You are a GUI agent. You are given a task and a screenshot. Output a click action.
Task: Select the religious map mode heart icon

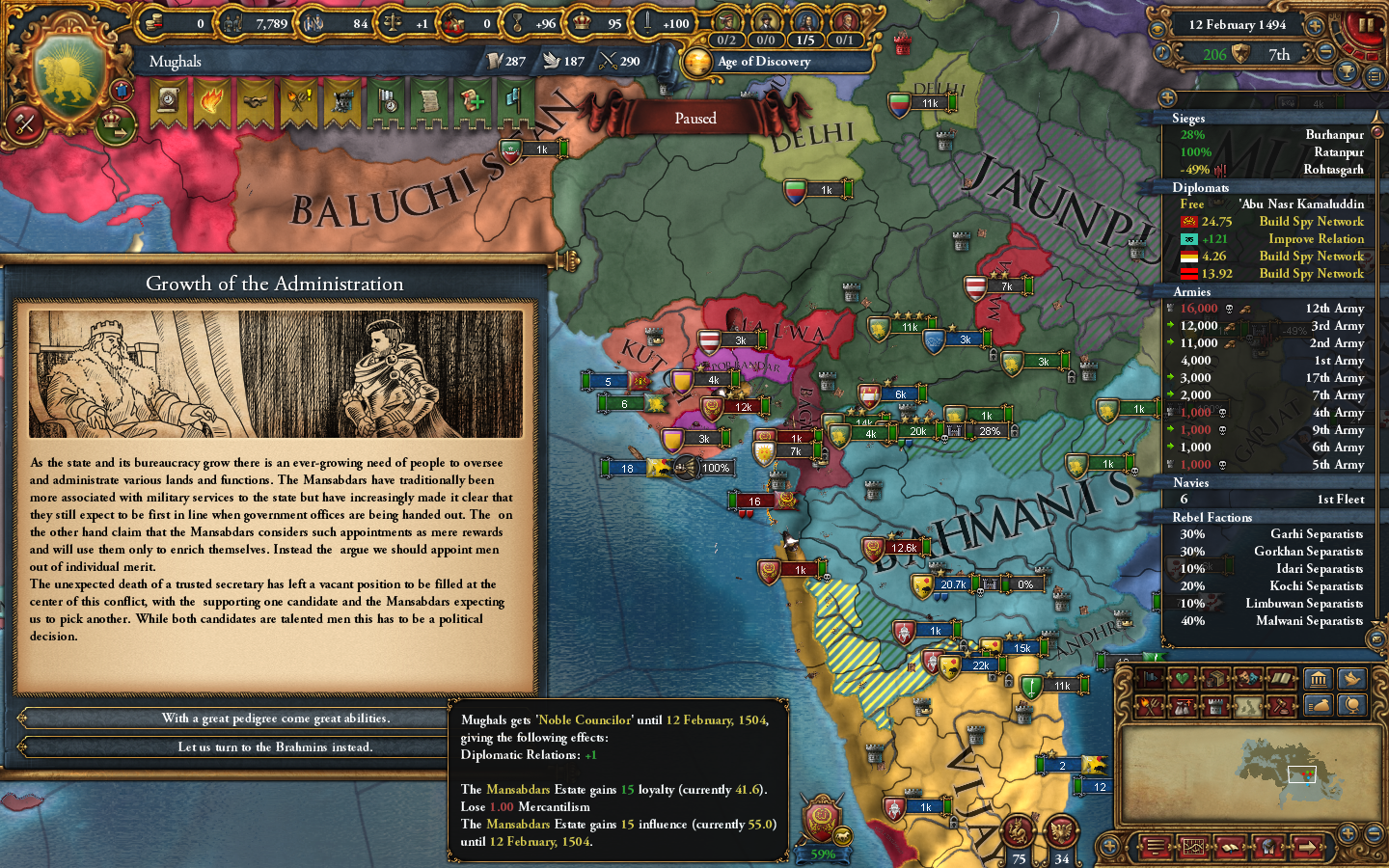tap(1181, 678)
